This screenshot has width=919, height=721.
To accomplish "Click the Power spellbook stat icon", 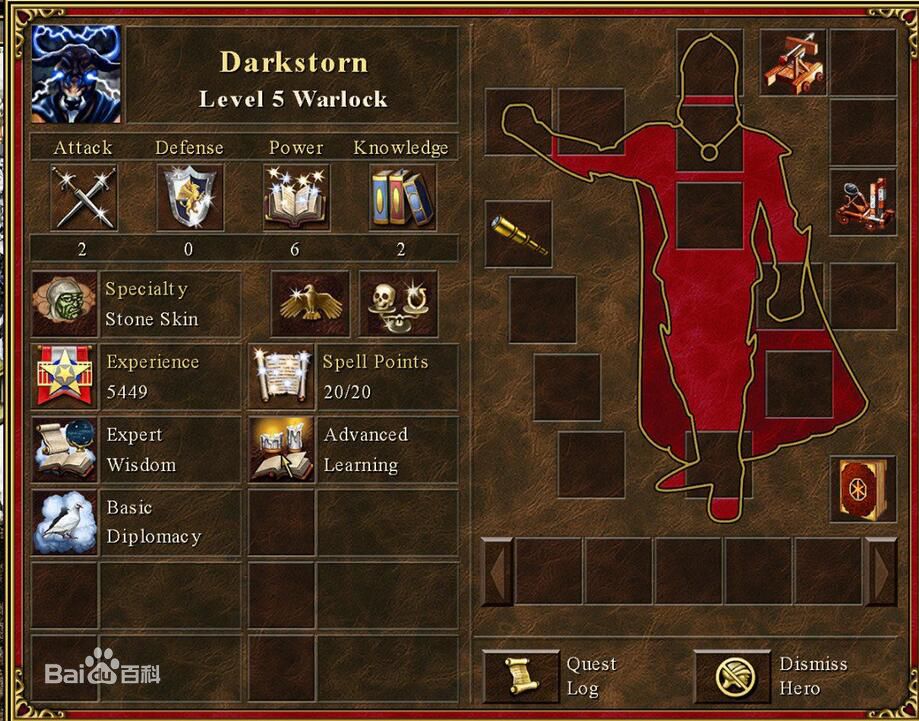I will pos(296,198).
